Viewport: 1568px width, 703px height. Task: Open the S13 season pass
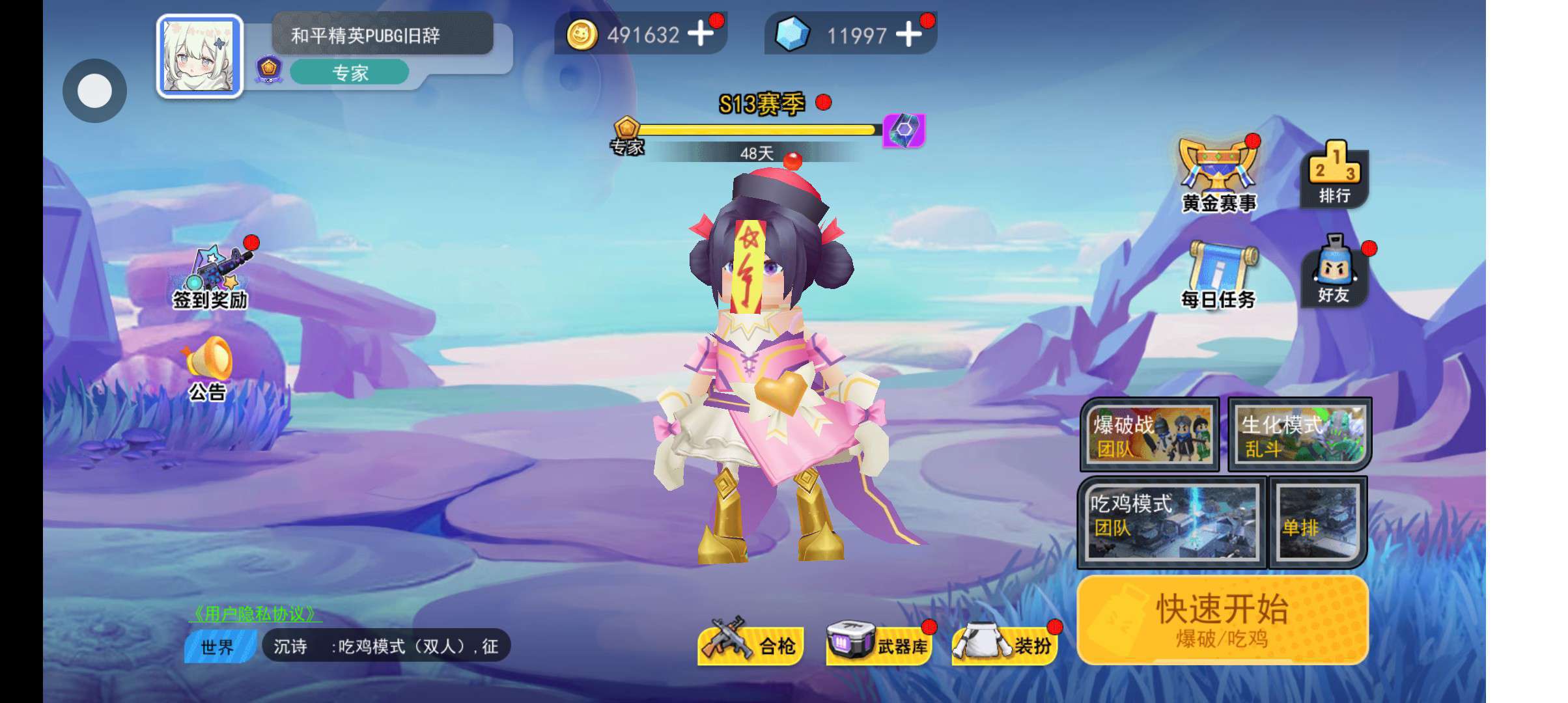pyautogui.click(x=762, y=104)
